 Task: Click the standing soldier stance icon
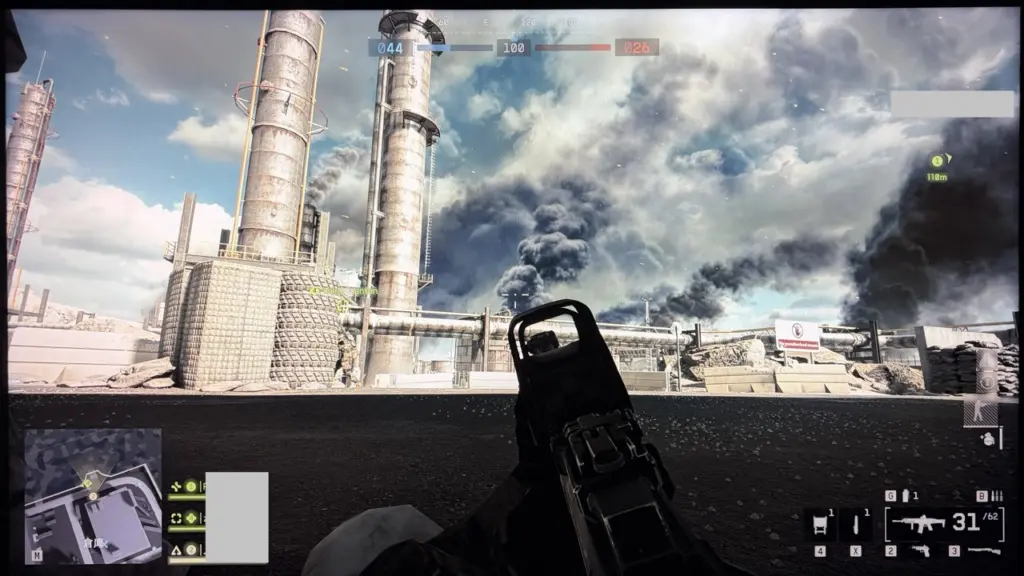pos(981,412)
